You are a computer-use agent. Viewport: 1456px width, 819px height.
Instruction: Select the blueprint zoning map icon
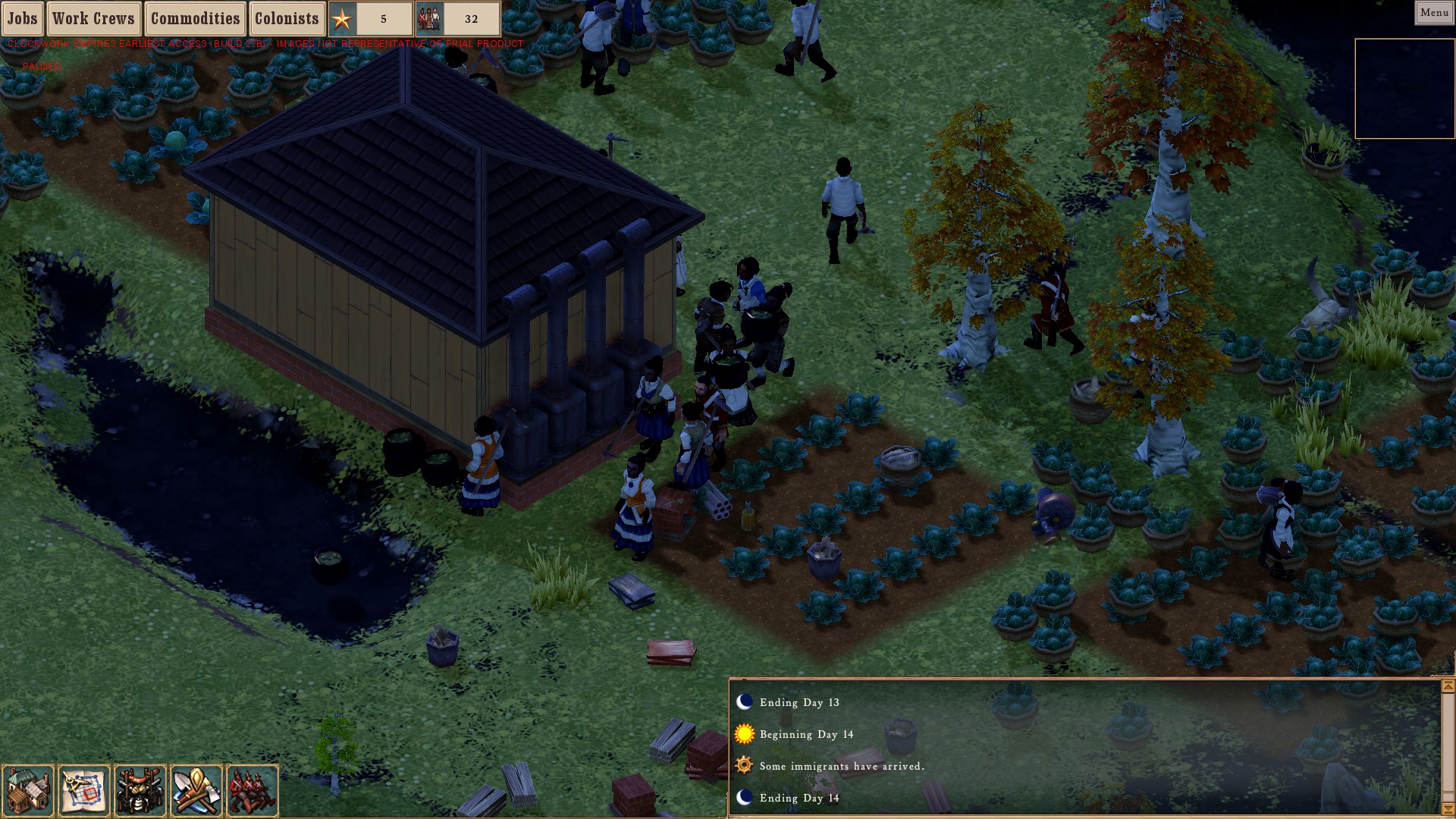pos(84,790)
